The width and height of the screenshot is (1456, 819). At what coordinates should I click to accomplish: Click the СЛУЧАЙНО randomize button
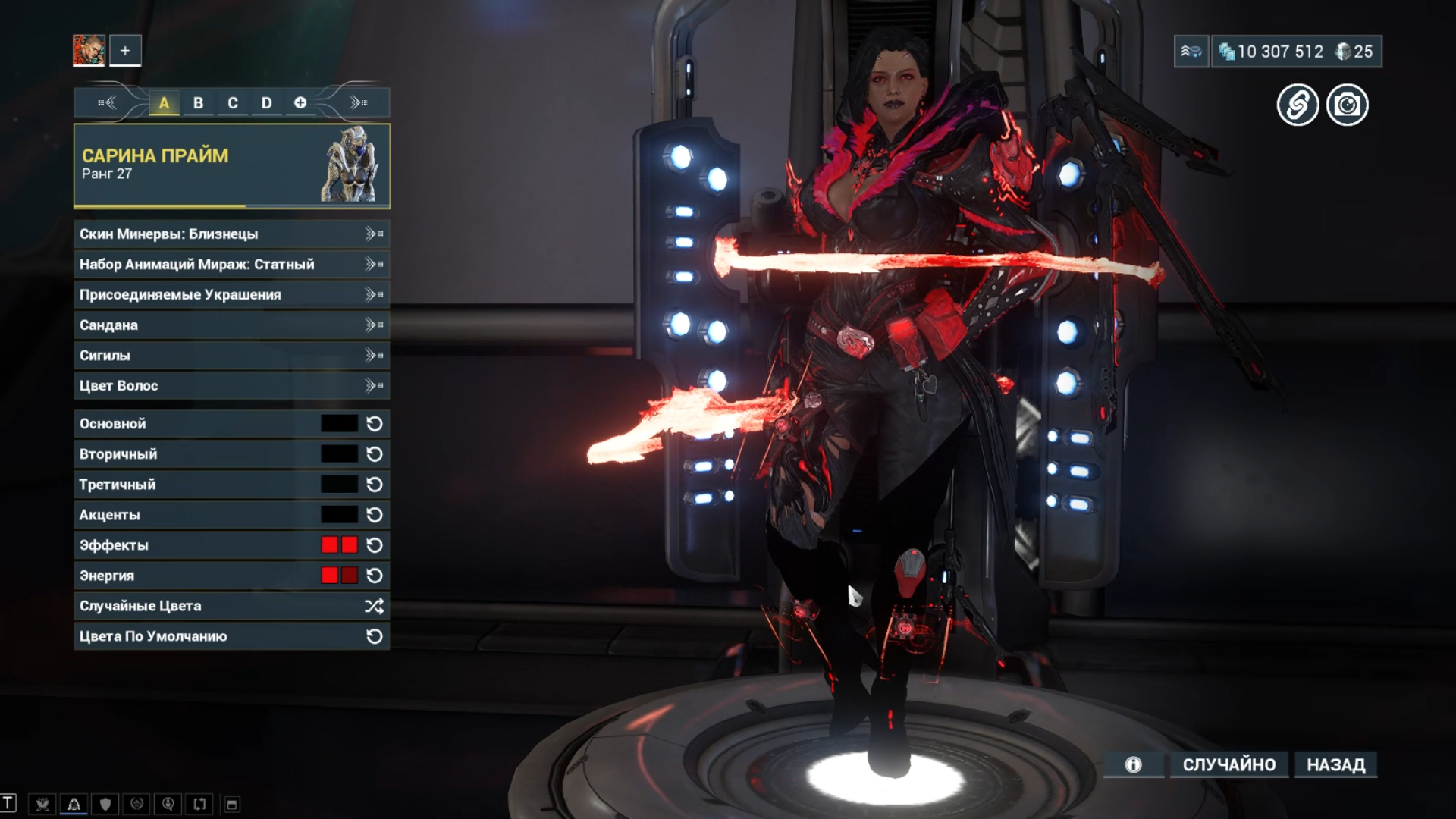coord(1229,764)
